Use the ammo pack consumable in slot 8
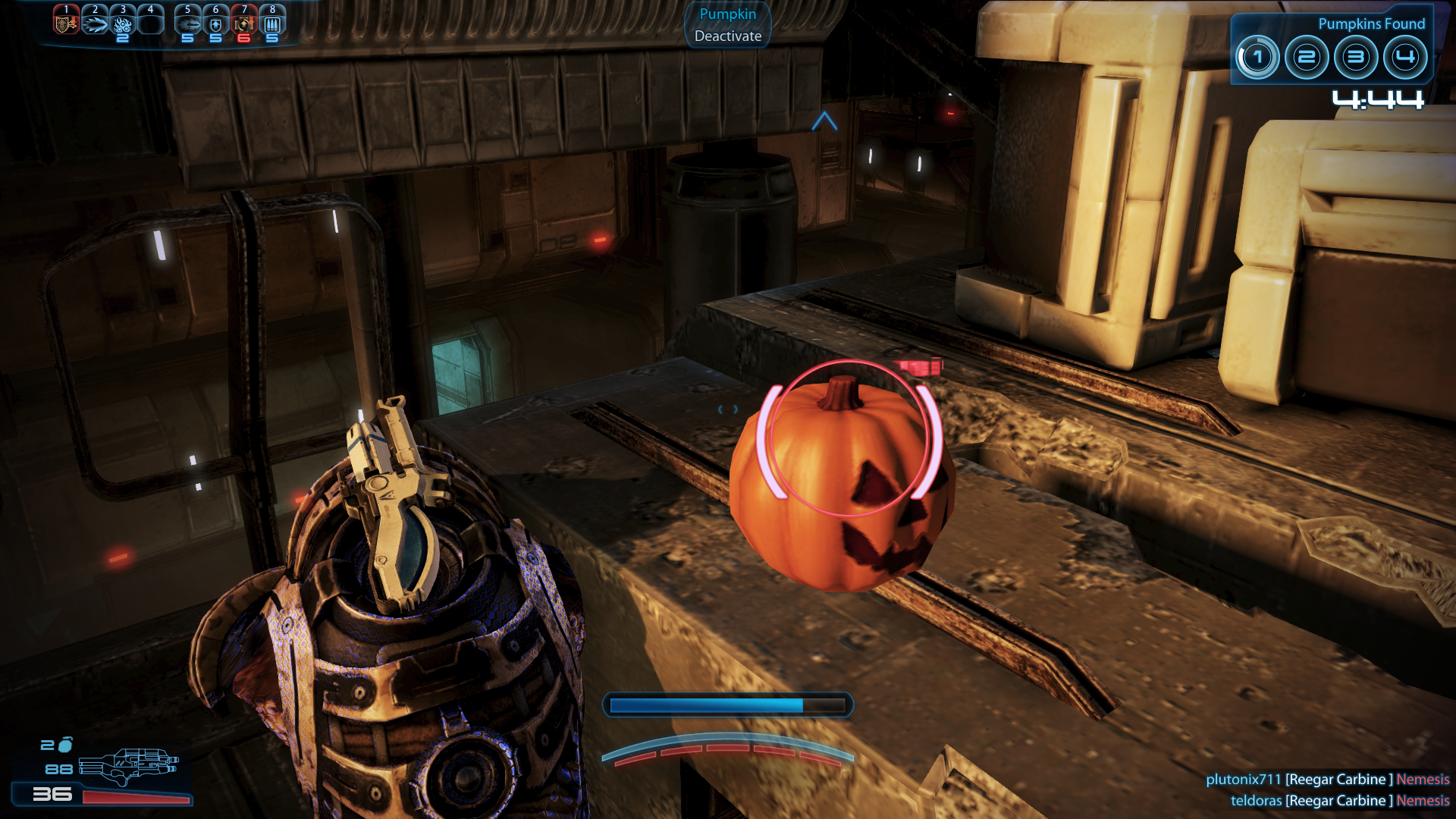This screenshot has height=819, width=1456. [x=272, y=24]
